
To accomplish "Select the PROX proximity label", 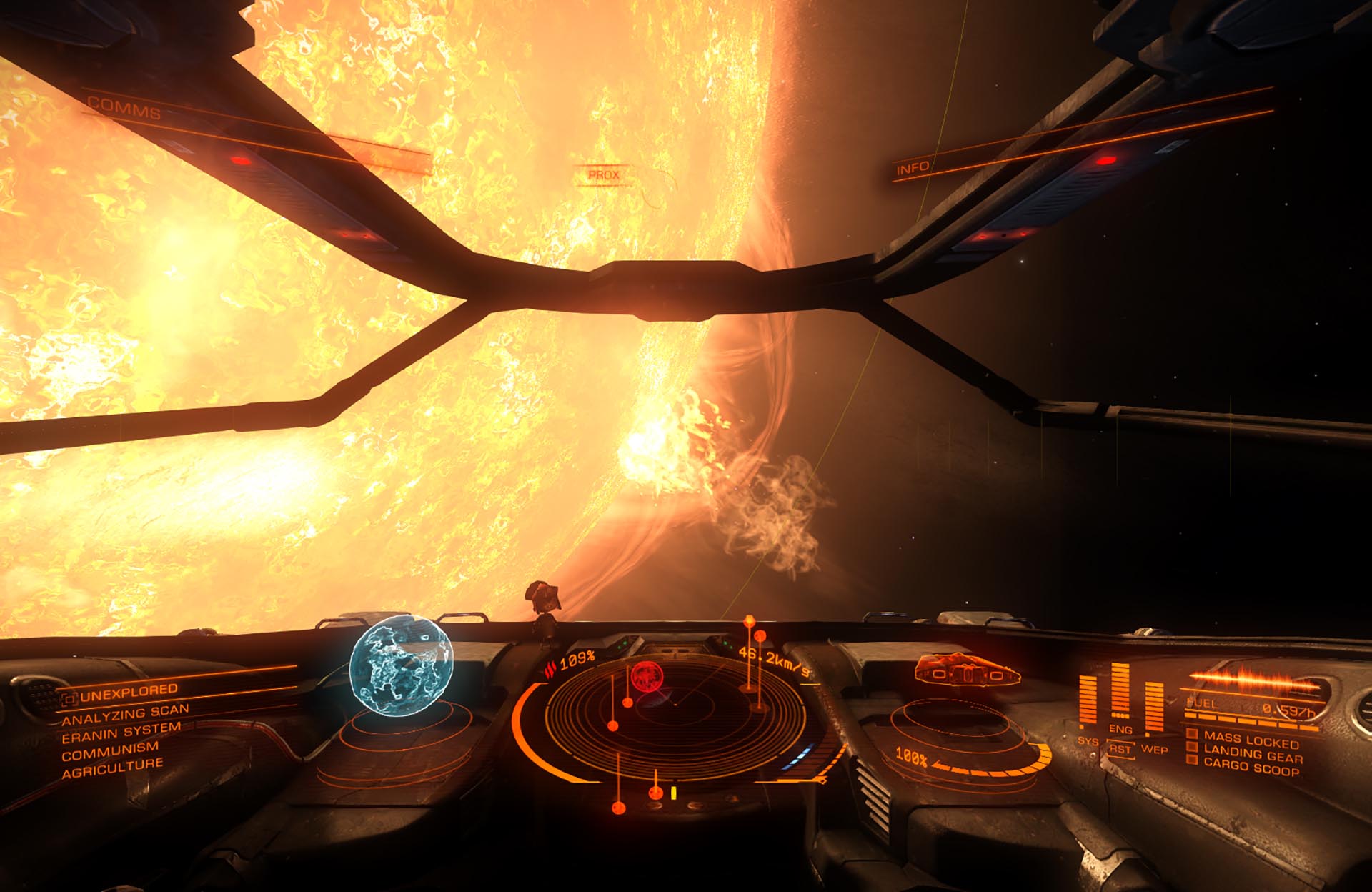I will (x=603, y=174).
